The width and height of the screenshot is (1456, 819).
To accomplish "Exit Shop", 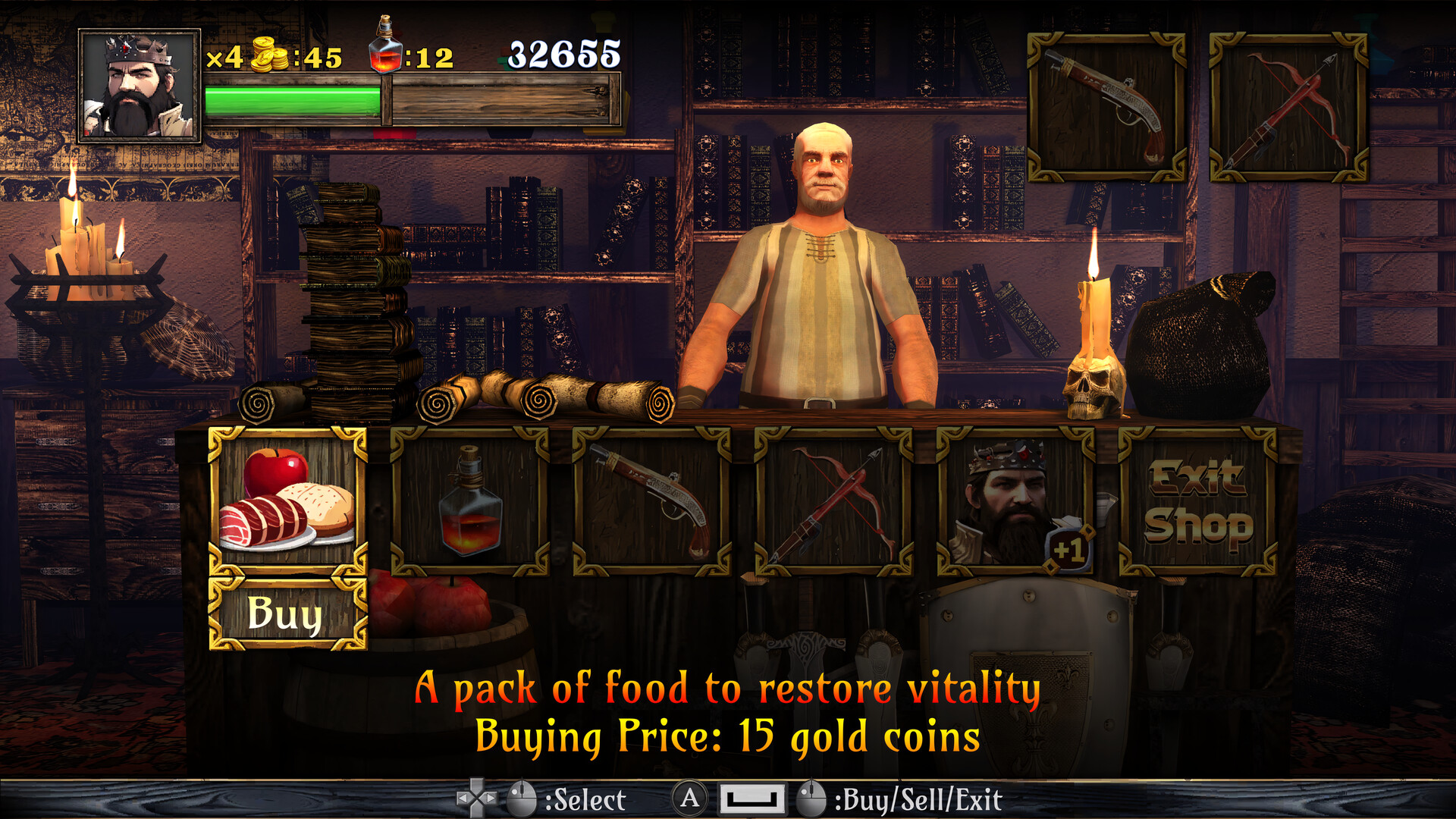I will tap(1197, 500).
